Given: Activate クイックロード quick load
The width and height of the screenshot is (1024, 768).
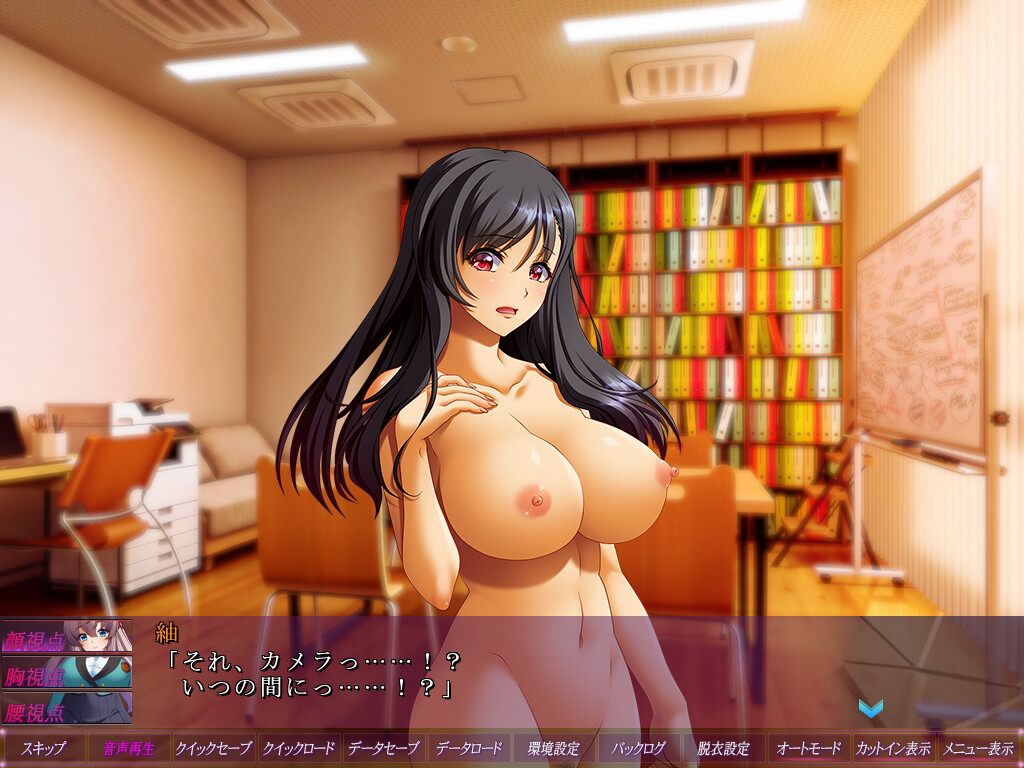Looking at the screenshot, I should tap(298, 748).
